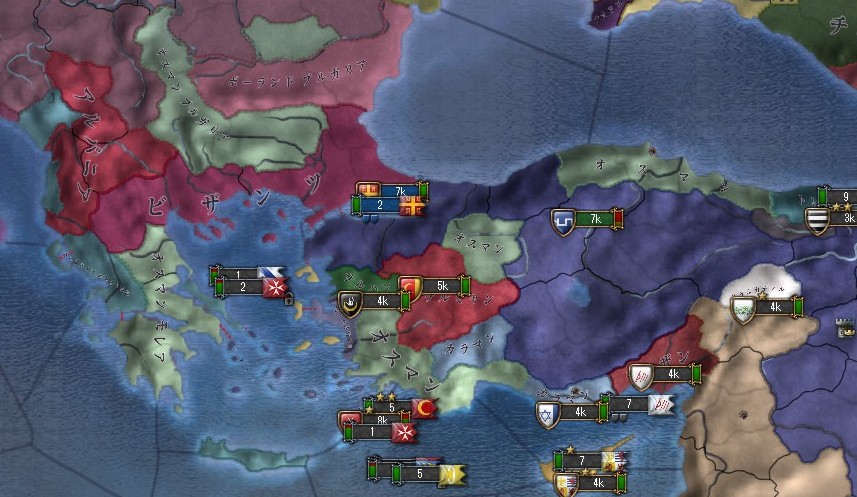Choose the 4k army with black crescent shield

[x=376, y=301]
